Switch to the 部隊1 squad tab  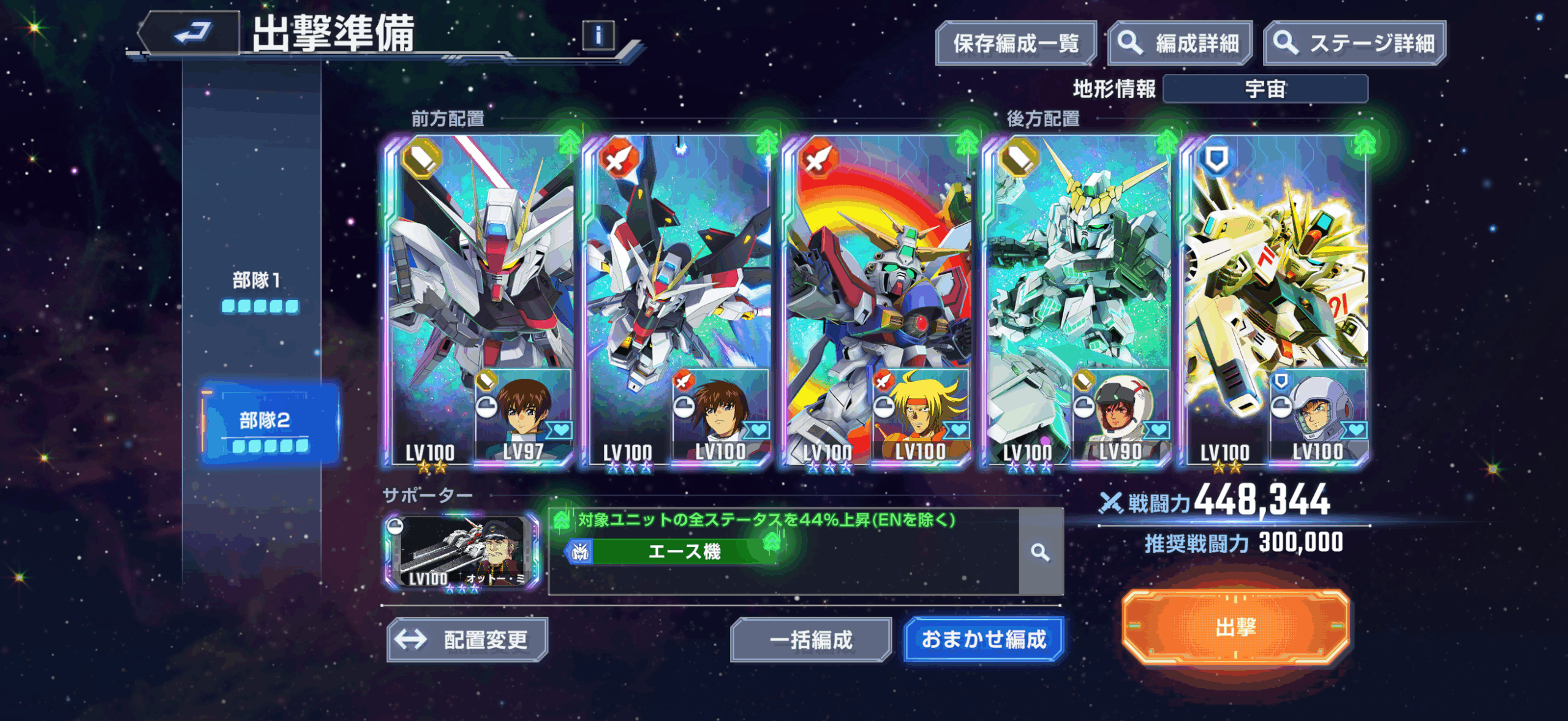click(x=258, y=290)
